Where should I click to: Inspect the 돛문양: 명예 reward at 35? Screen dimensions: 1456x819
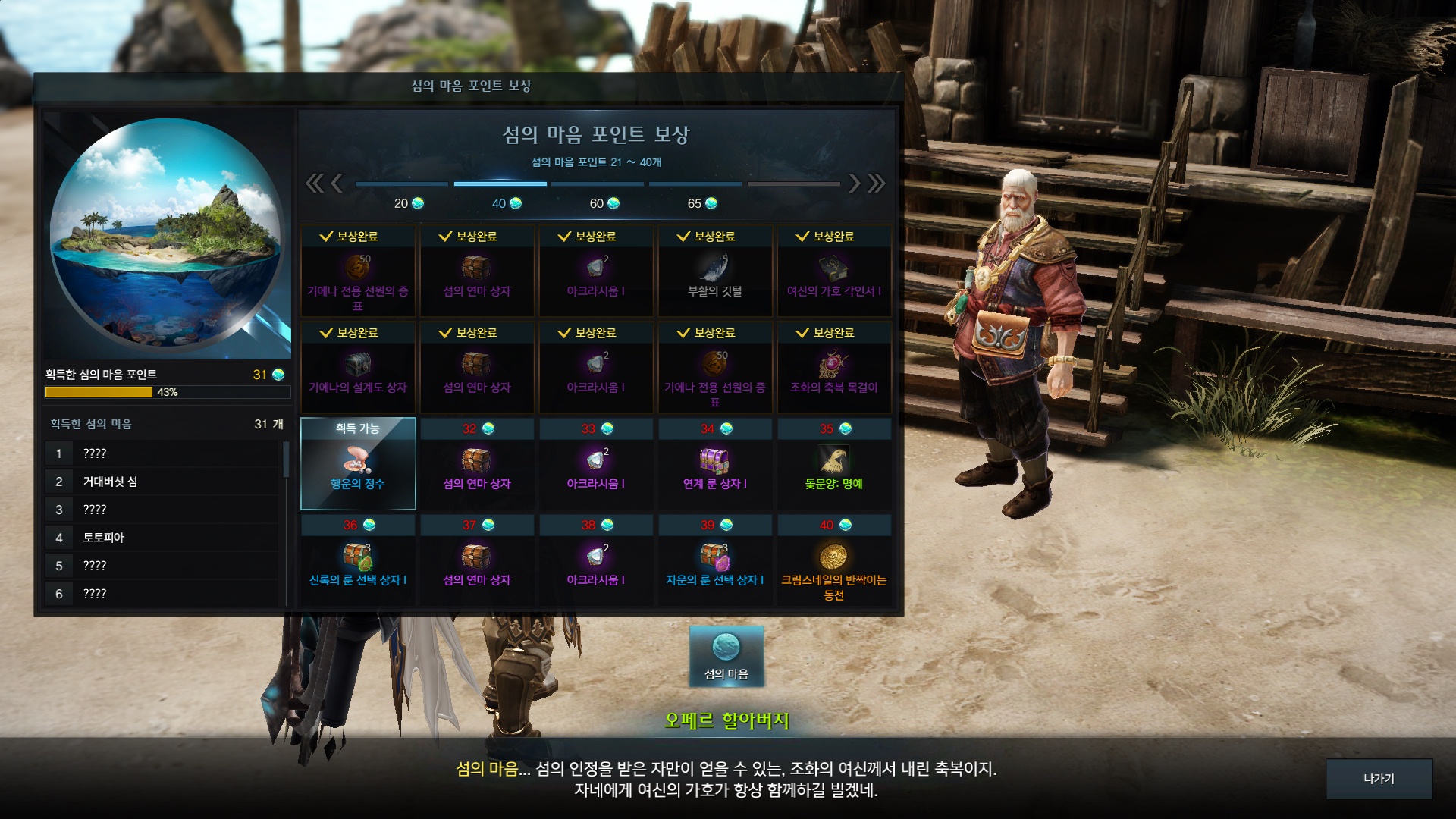coord(833,465)
